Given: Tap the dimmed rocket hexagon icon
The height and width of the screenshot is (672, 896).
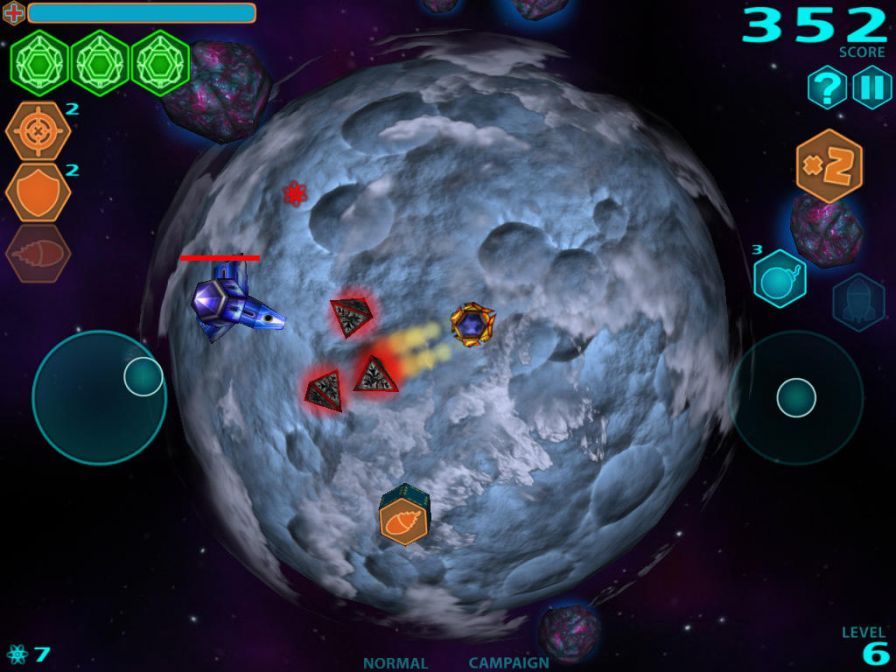Looking at the screenshot, I should coord(858,302).
